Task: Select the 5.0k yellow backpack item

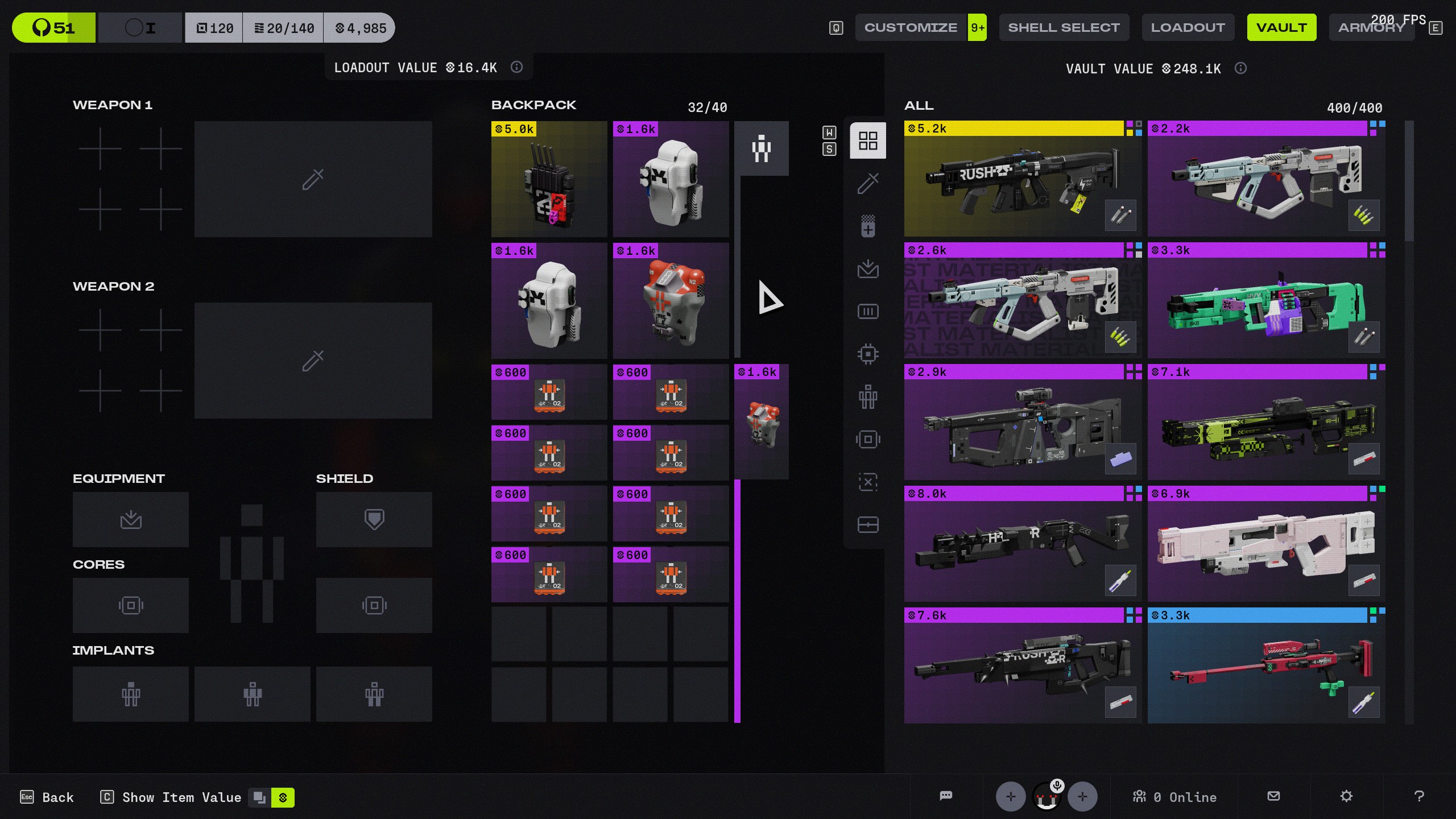Action: pyautogui.click(x=549, y=179)
